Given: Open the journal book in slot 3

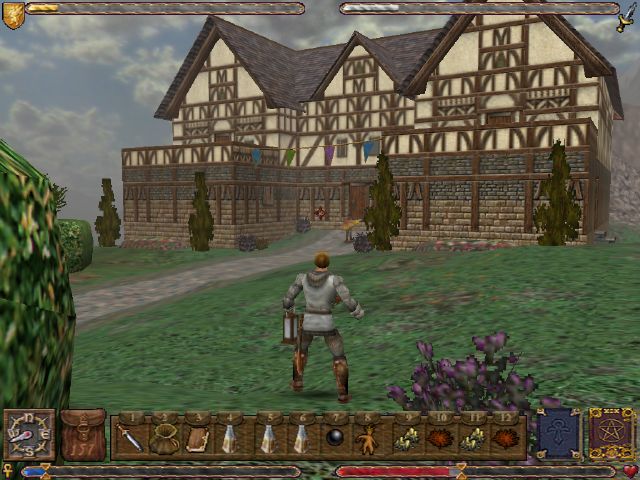Looking at the screenshot, I should click(x=197, y=438).
